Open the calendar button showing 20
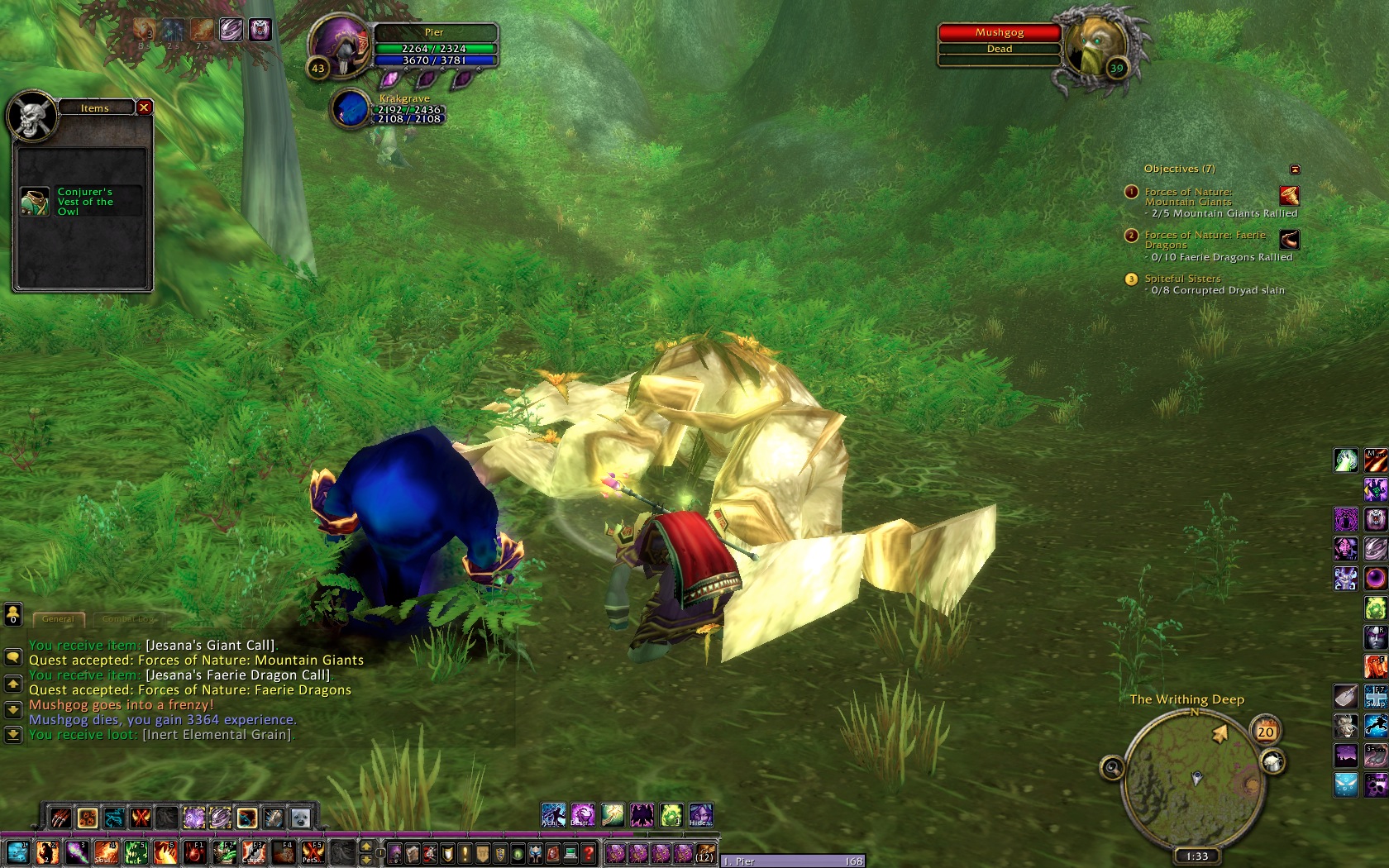The width and height of the screenshot is (1389, 868). tap(1266, 731)
